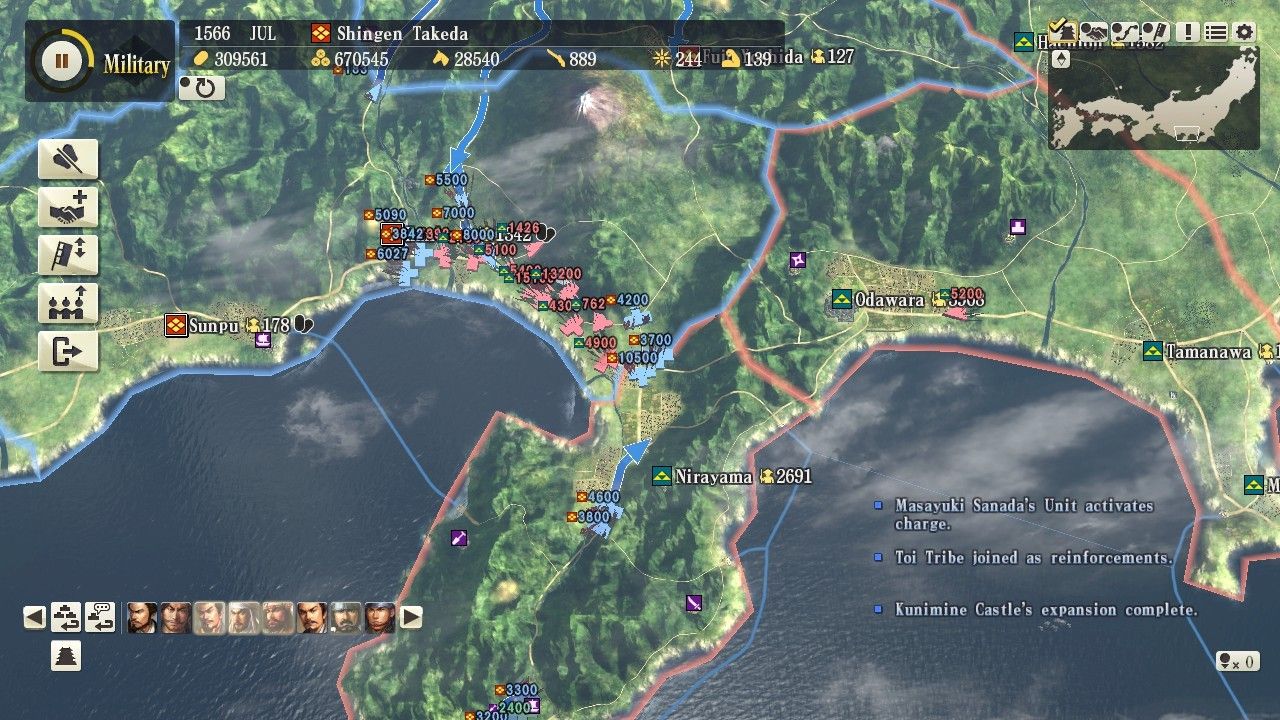Screen dimensions: 1280x720
Task: Choose the banner with up-down arrows command
Action: click(68, 255)
